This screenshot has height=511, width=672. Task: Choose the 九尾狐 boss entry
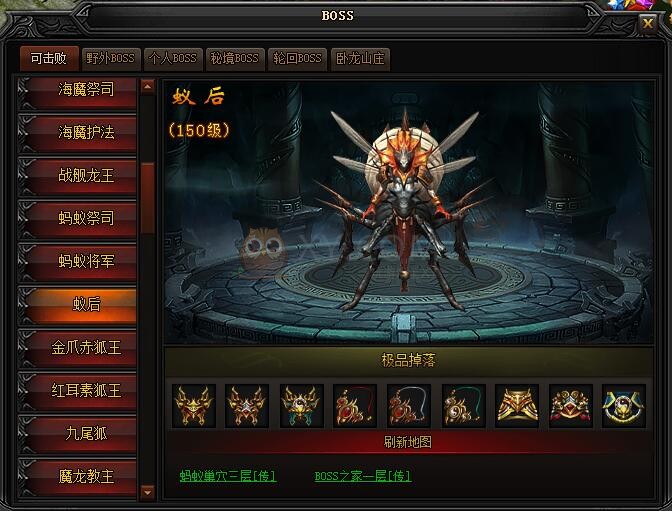tap(86, 433)
